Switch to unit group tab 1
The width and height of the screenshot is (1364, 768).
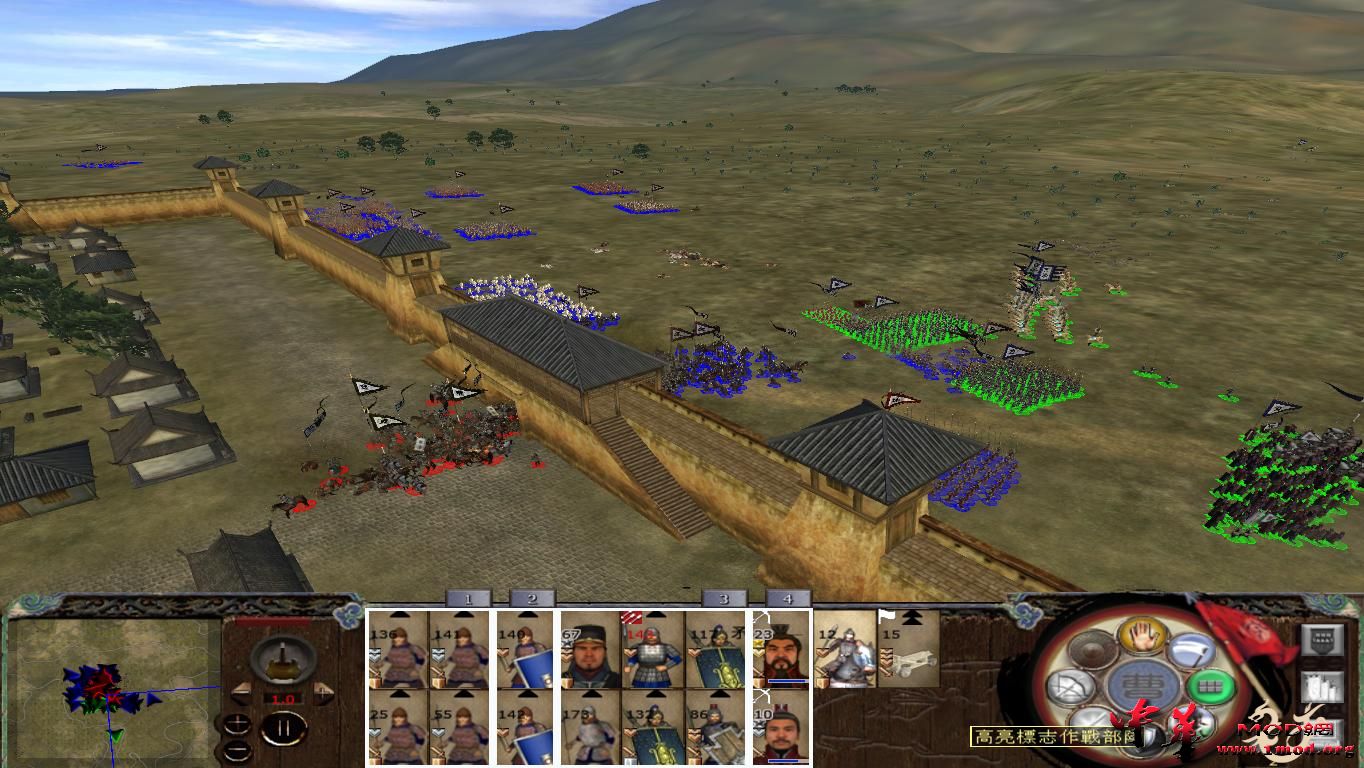pos(468,597)
